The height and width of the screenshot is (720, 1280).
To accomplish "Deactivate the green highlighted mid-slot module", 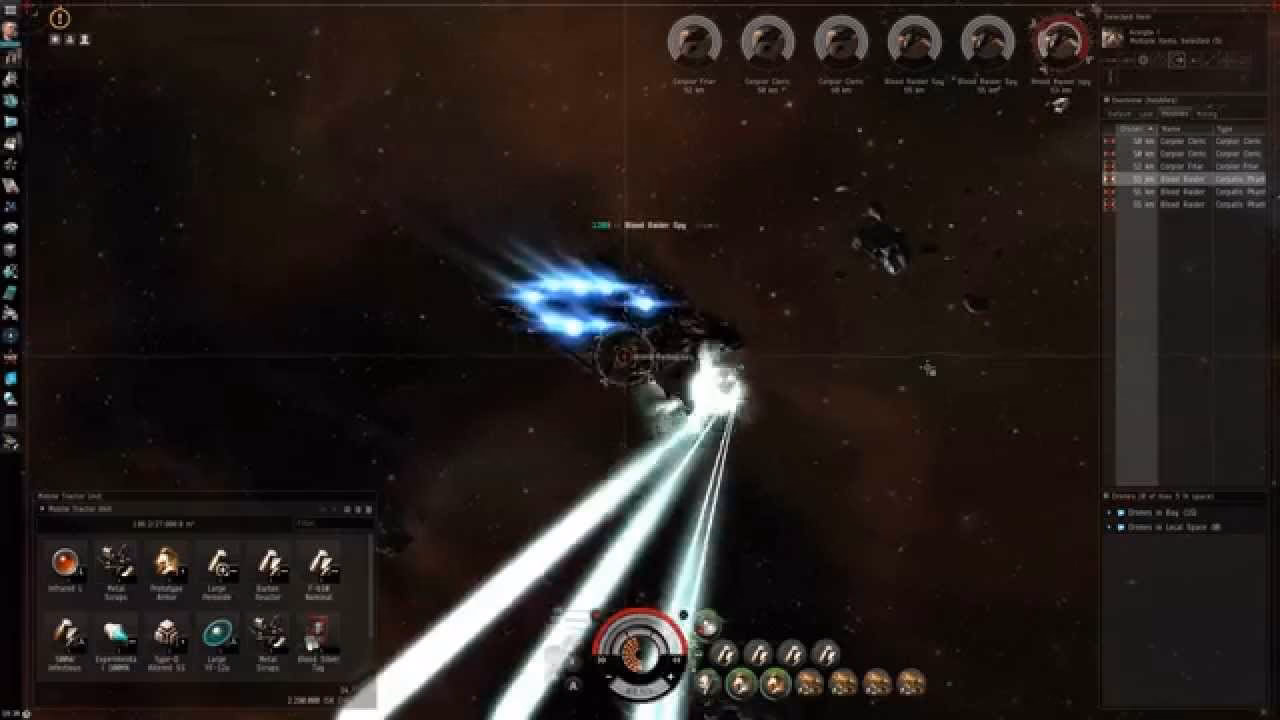I will point(740,683).
